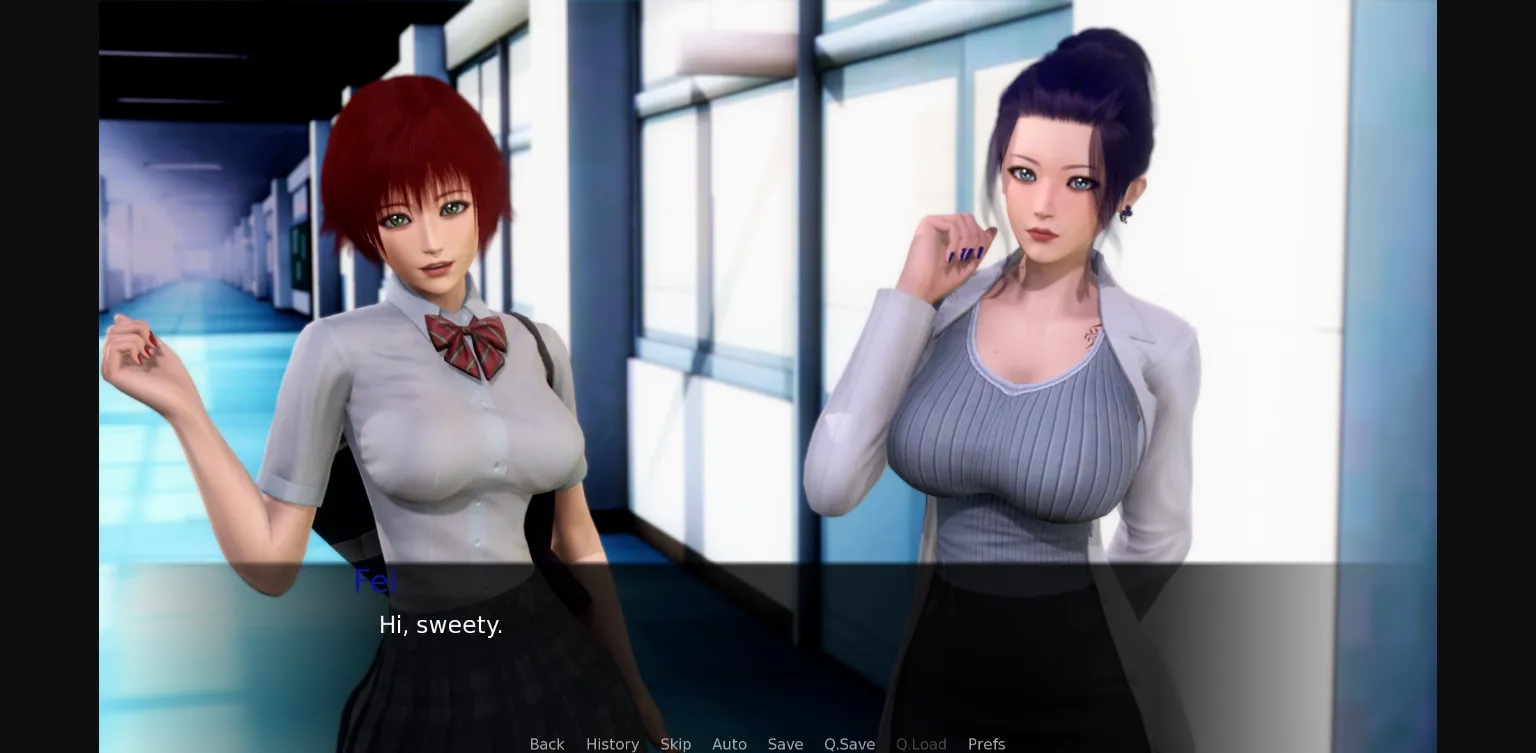Open the Prefs settings screen
This screenshot has width=1536, height=753.
[x=986, y=744]
